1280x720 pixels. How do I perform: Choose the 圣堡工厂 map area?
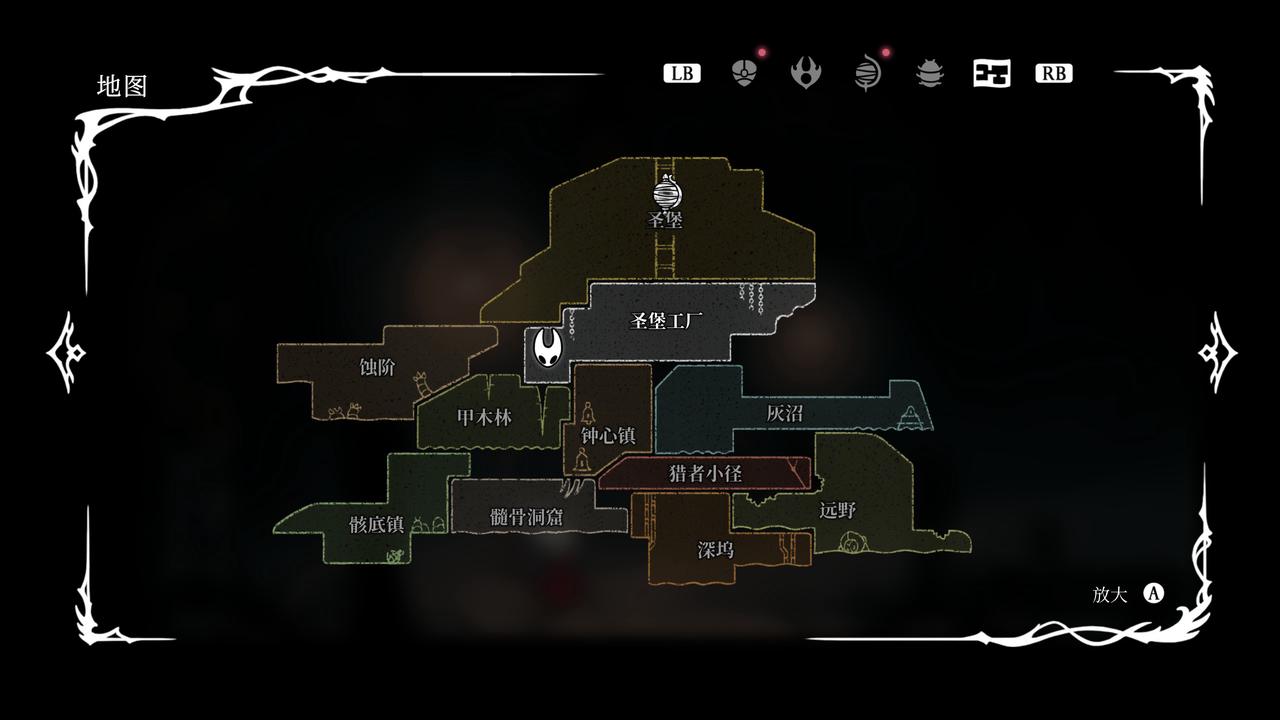[667, 321]
